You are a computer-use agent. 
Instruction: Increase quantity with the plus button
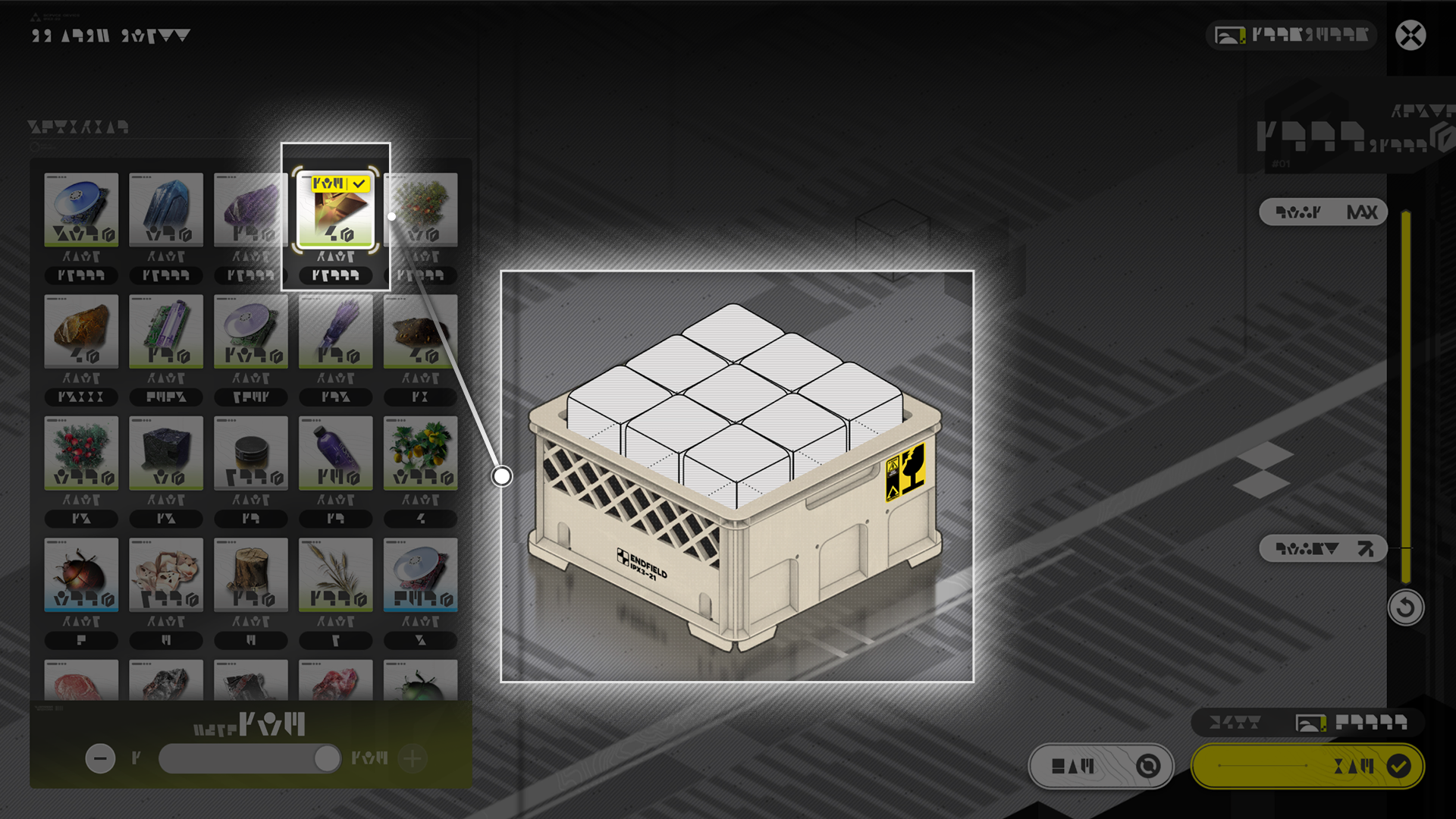(x=413, y=758)
